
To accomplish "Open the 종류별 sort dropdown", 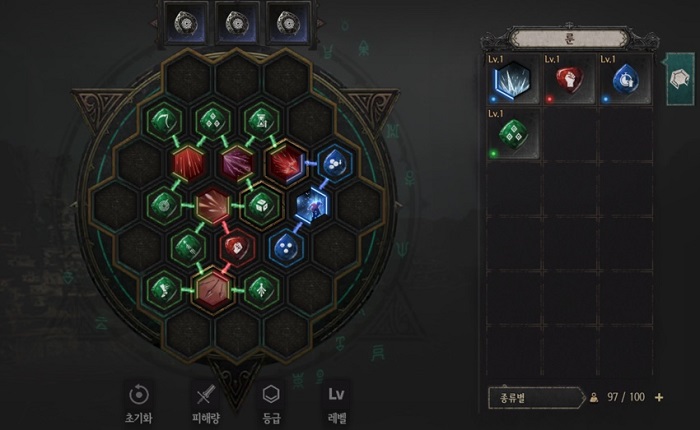I will [535, 397].
